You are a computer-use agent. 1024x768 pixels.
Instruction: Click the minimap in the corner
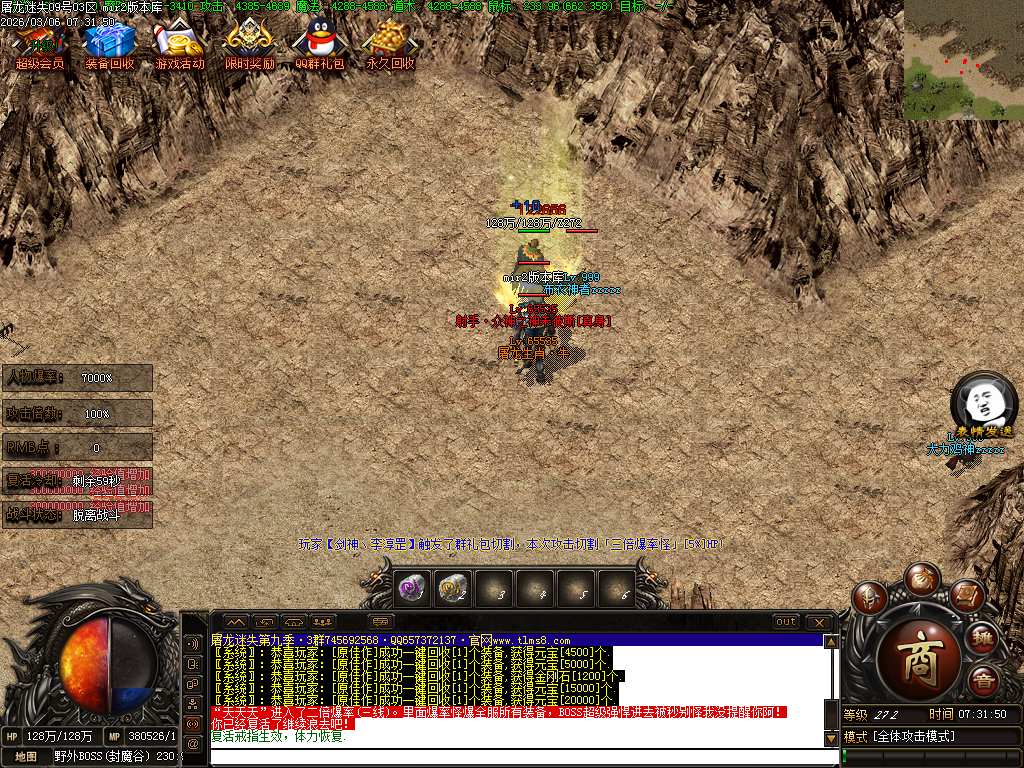(963, 60)
